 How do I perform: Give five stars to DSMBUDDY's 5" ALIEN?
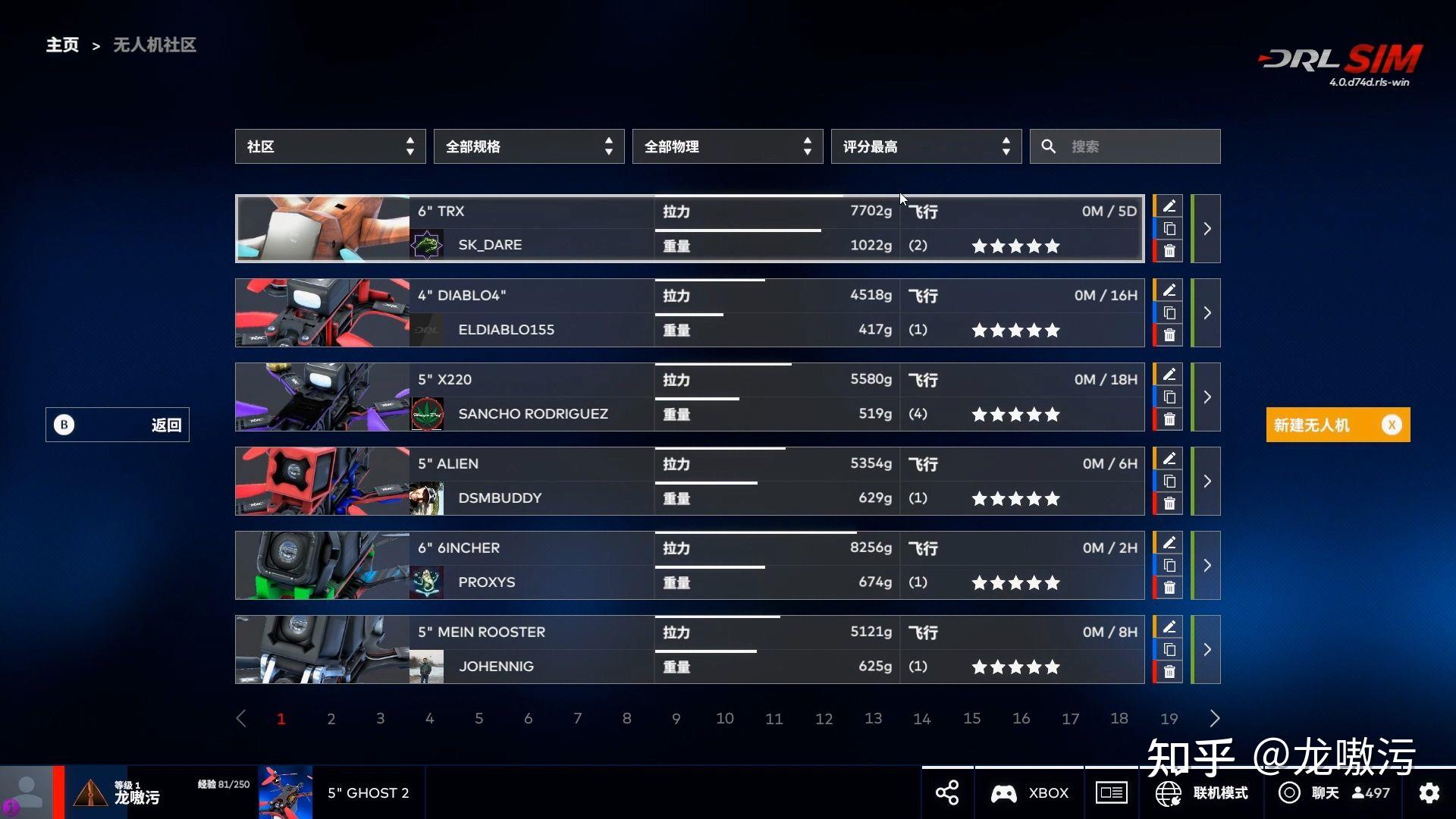(1053, 498)
